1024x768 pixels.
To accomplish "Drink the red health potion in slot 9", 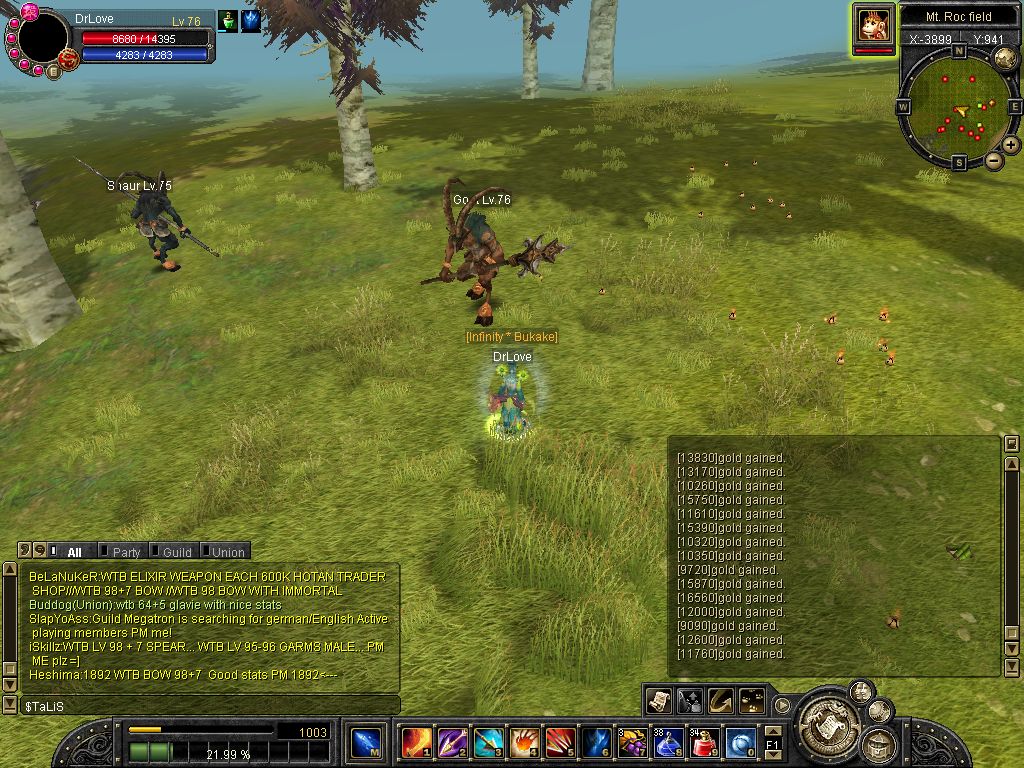I will tap(704, 743).
